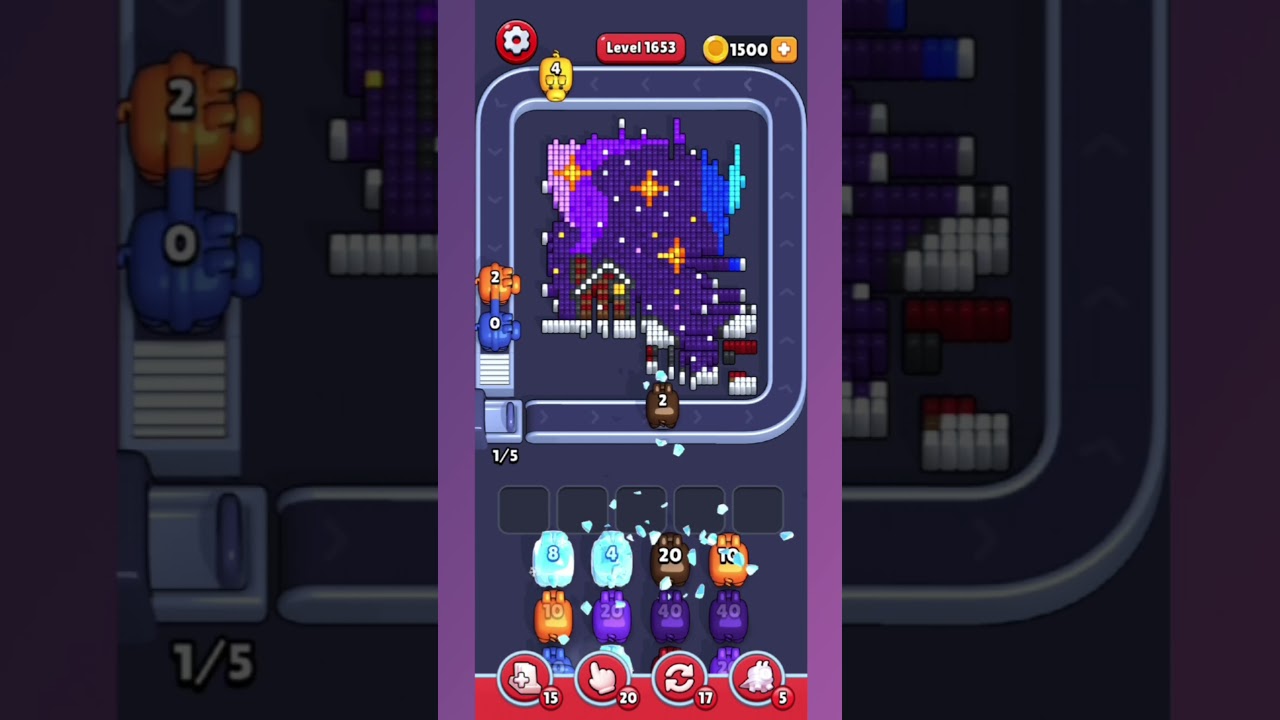Open the coin purchase plus button
Viewport: 1280px width, 720px height.
tap(784, 48)
